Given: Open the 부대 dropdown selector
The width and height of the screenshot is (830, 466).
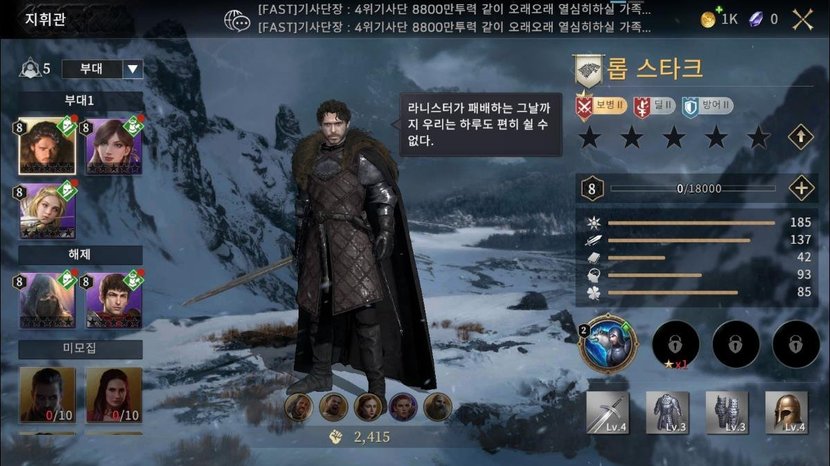Looking at the screenshot, I should click(102, 69).
